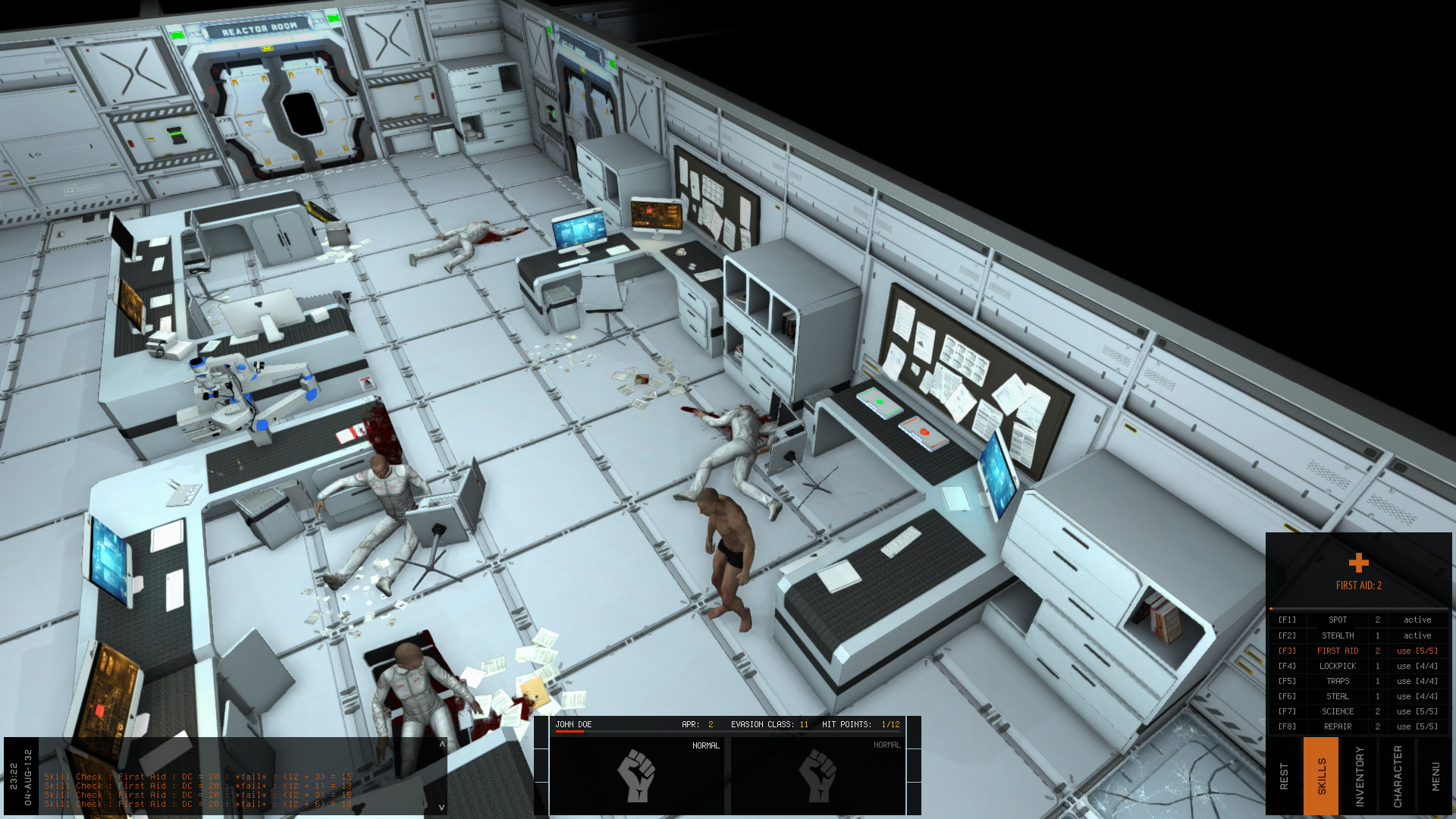This screenshot has width=1456, height=819.
Task: Click the orange First Aid cross icon
Action: (x=1357, y=563)
